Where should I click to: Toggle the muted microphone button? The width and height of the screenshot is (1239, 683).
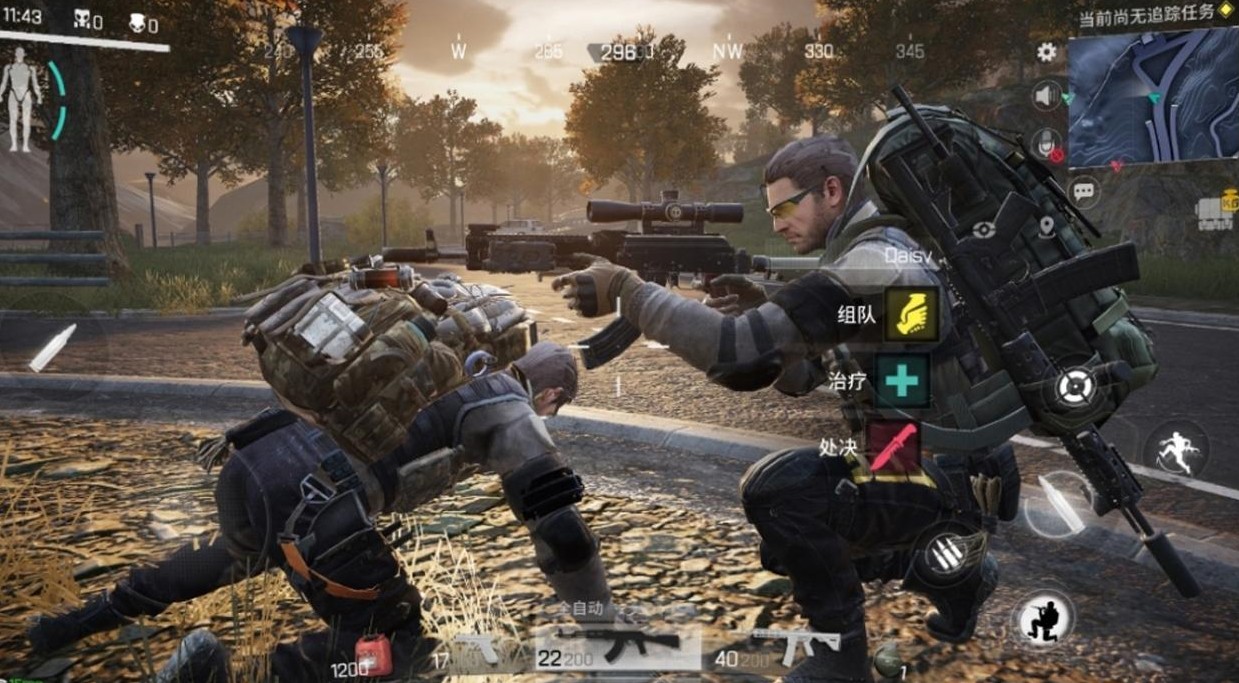[x=1047, y=143]
